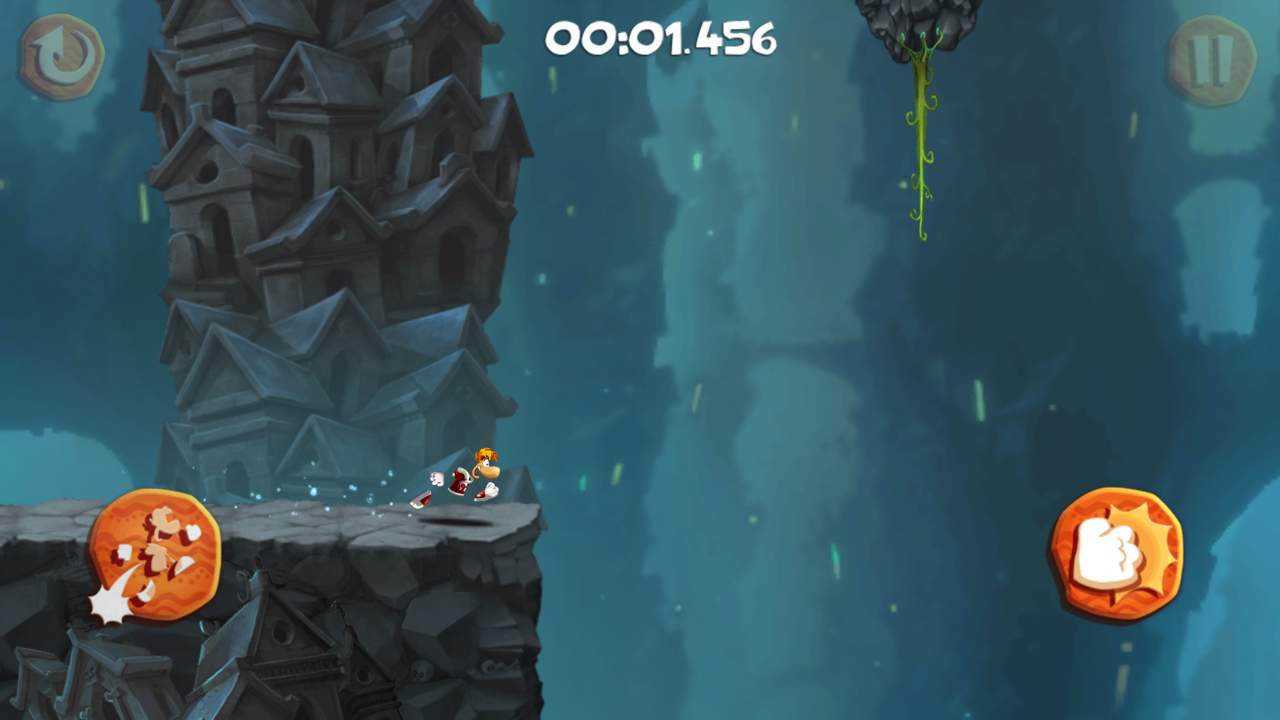Activate the orange jump button

click(x=154, y=556)
